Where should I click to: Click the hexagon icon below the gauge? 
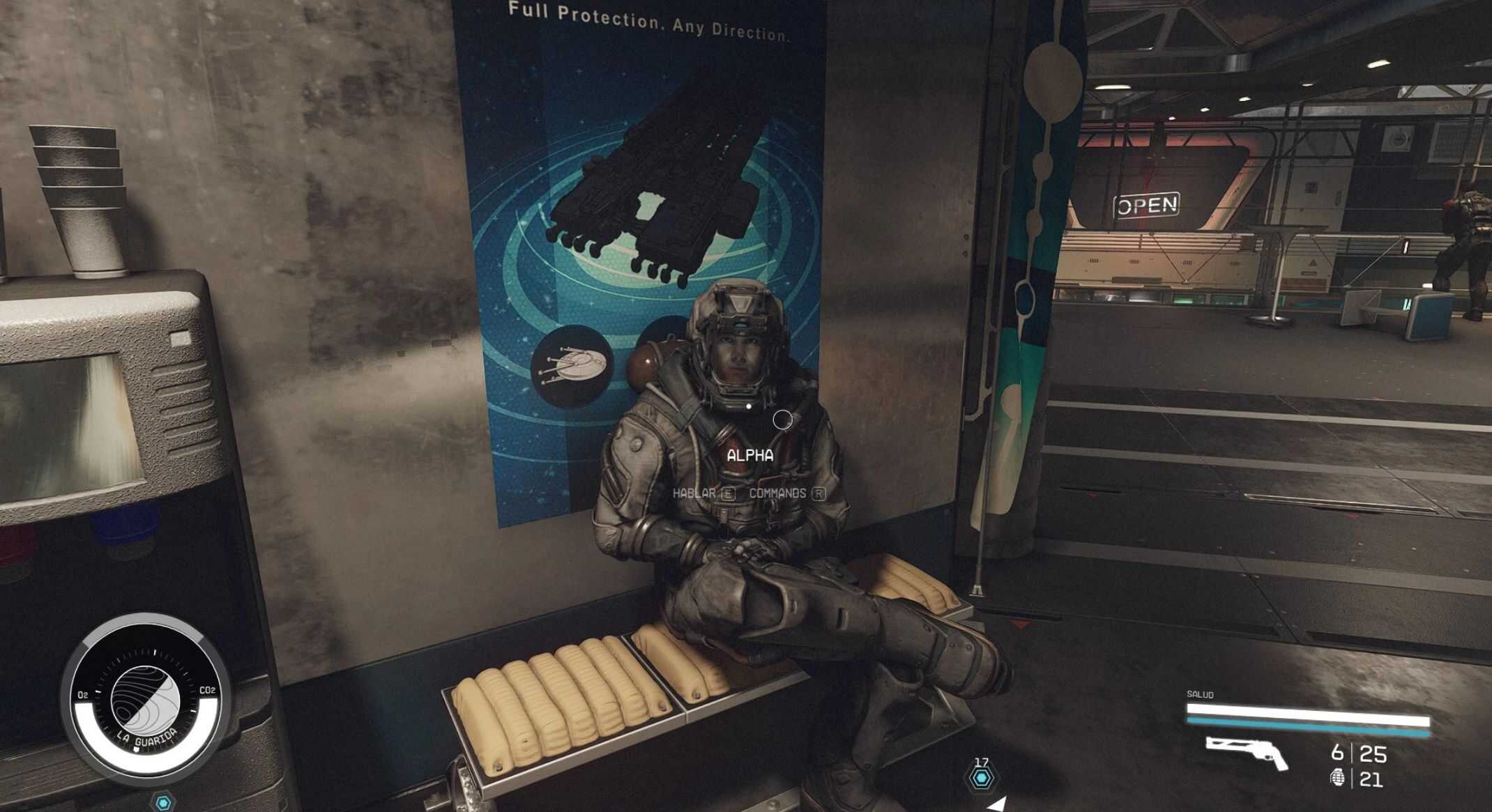pyautogui.click(x=163, y=803)
